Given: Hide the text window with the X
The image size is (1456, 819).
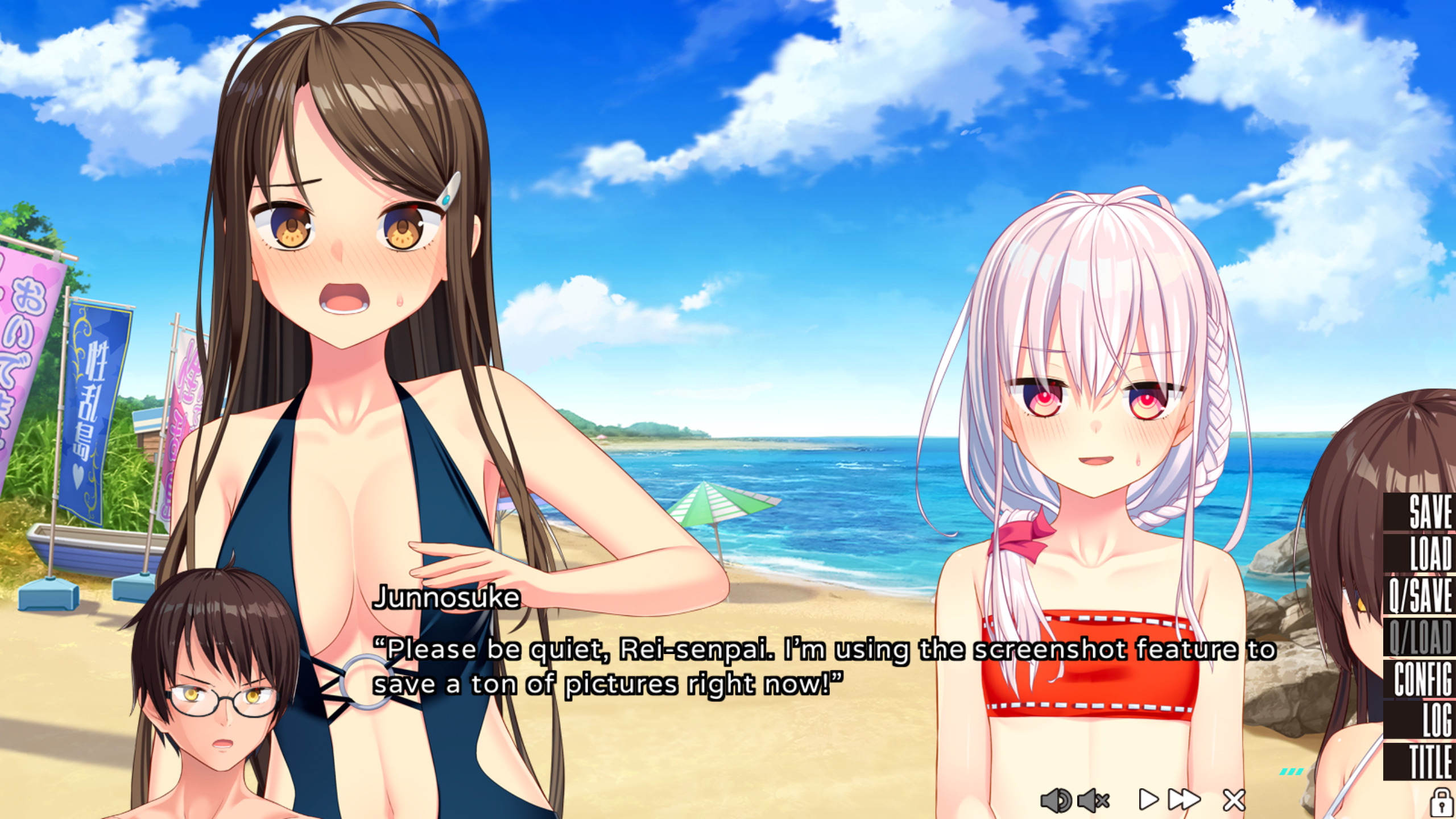Looking at the screenshot, I should point(1234,800).
